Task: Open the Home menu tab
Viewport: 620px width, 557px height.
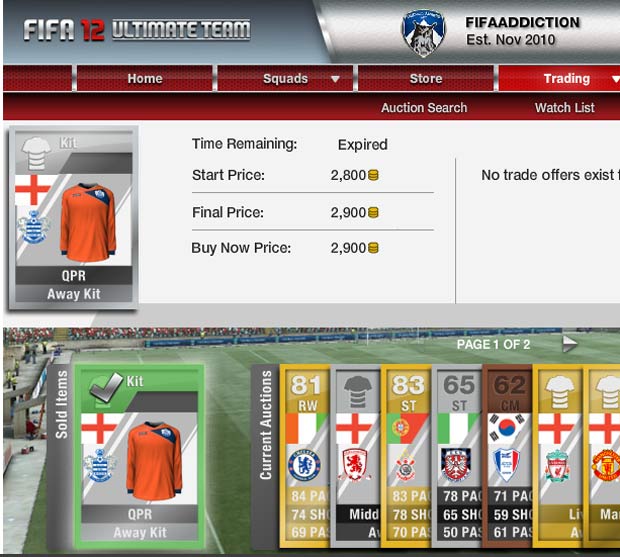Action: click(144, 79)
